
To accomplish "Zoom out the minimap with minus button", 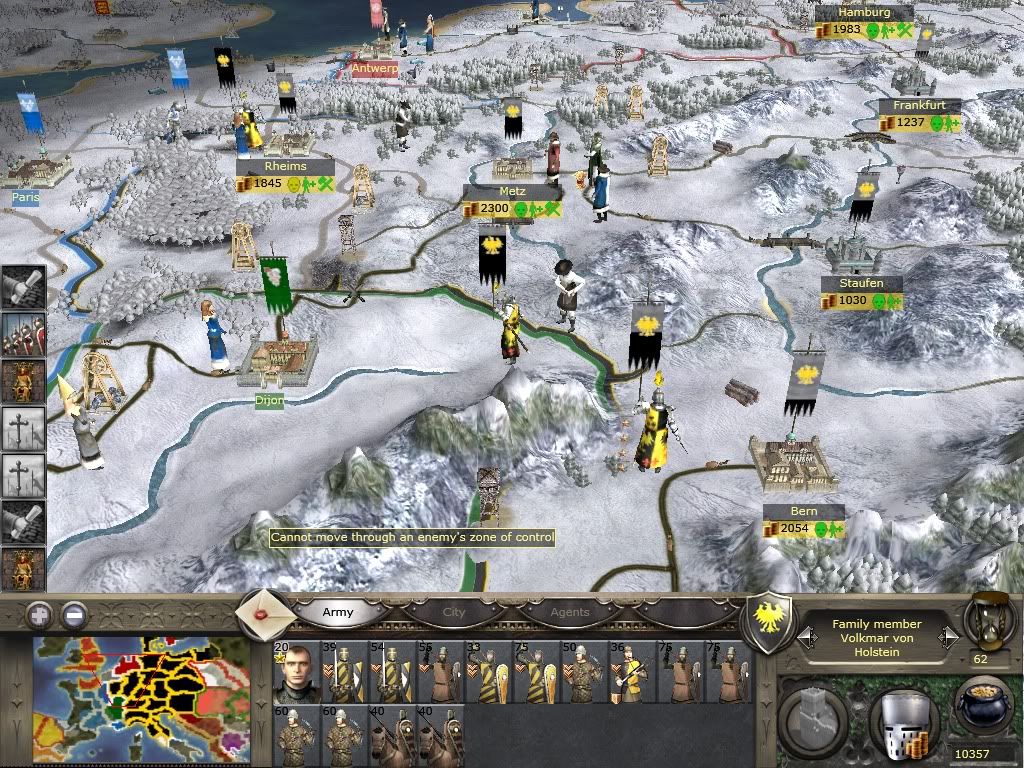I will [x=75, y=615].
